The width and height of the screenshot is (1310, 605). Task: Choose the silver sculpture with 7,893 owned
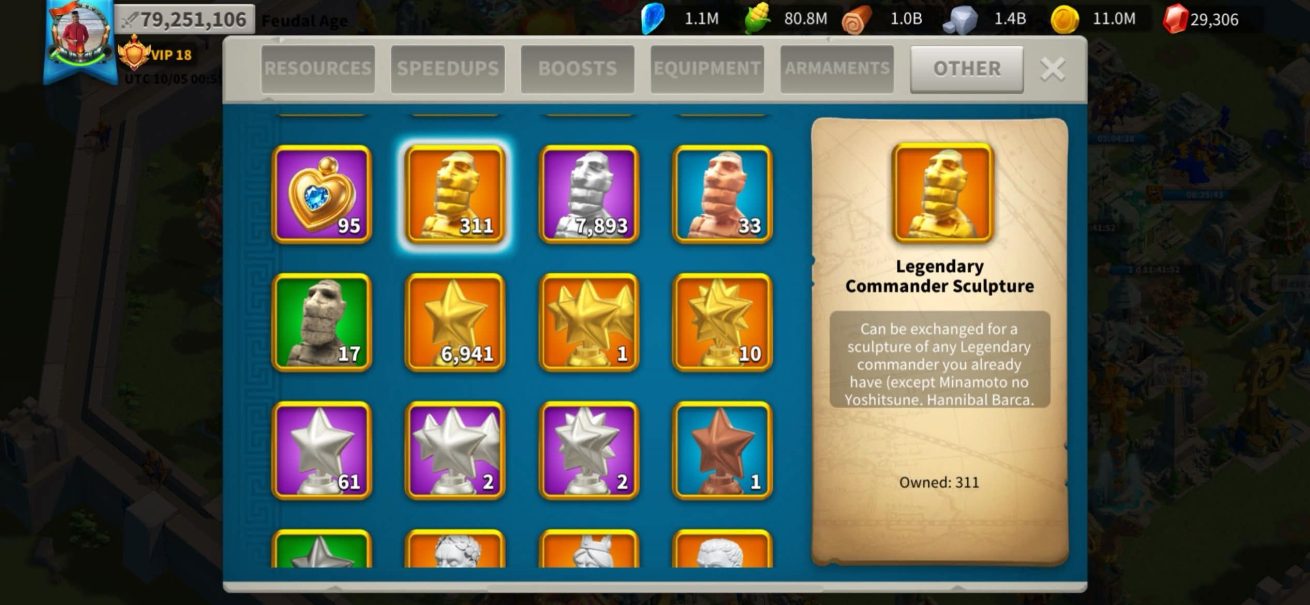coord(589,194)
